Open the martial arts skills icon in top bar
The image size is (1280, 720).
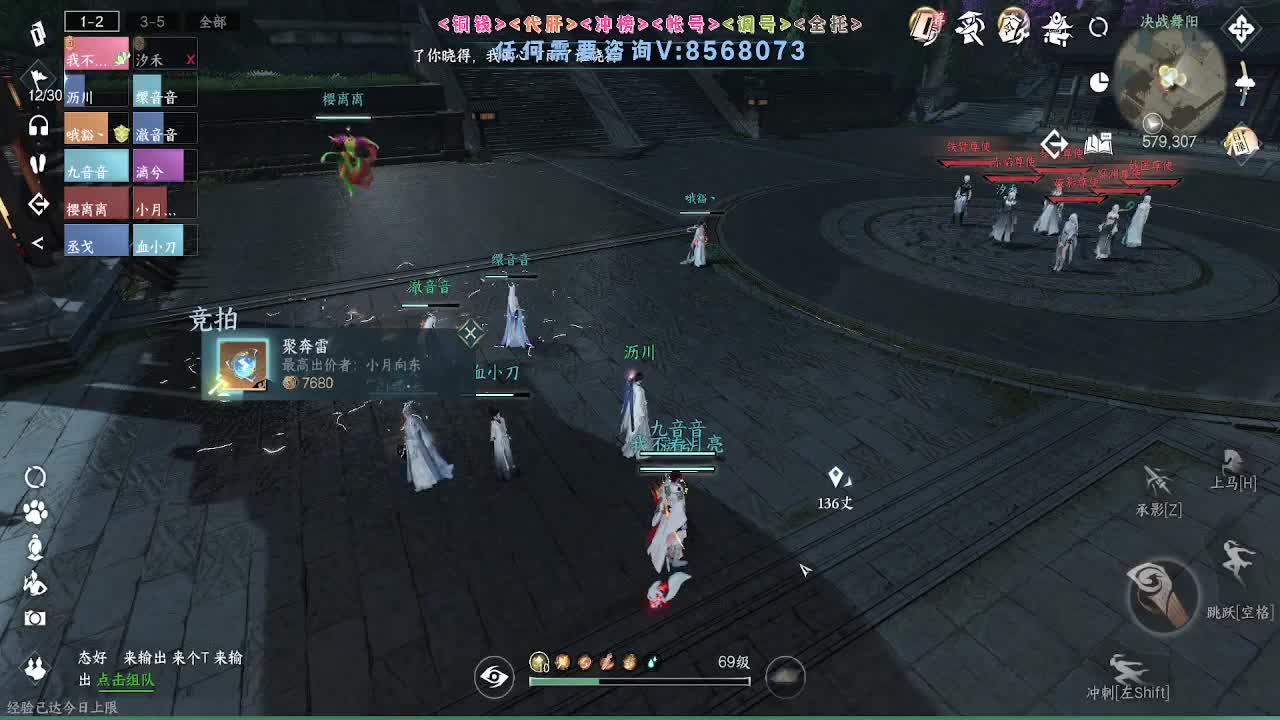(969, 28)
